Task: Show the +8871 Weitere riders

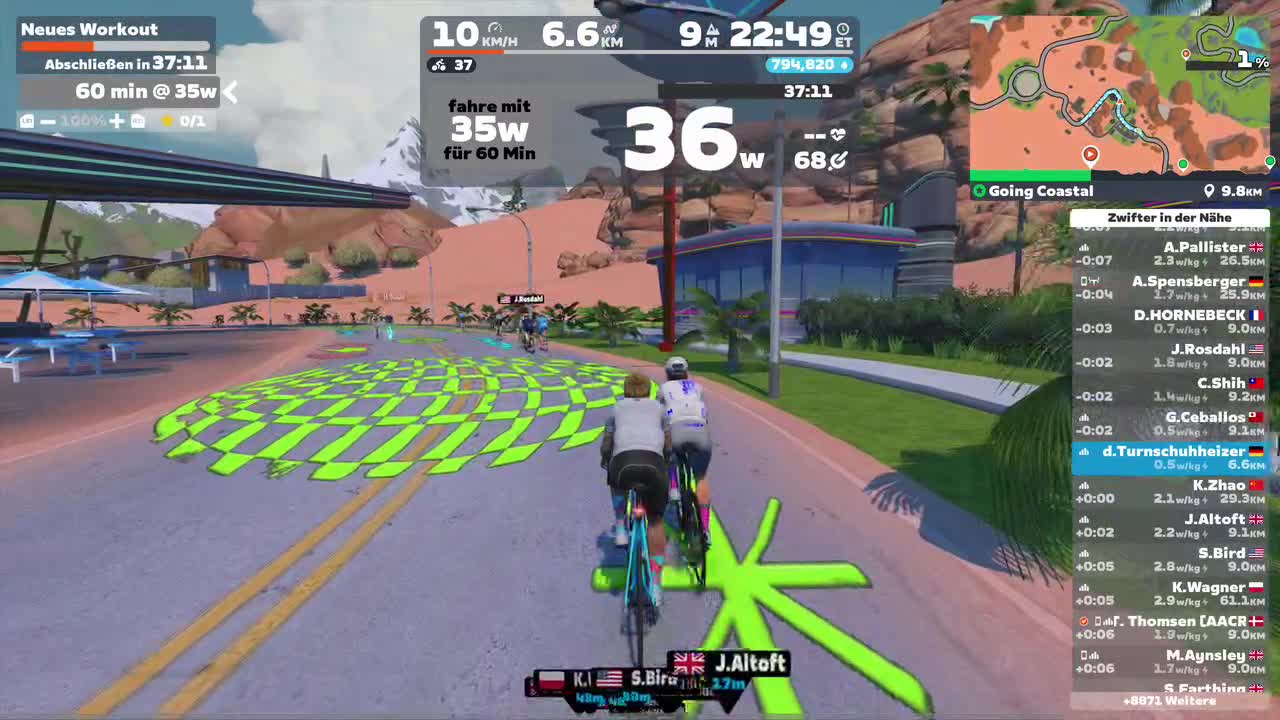Action: (x=1169, y=702)
